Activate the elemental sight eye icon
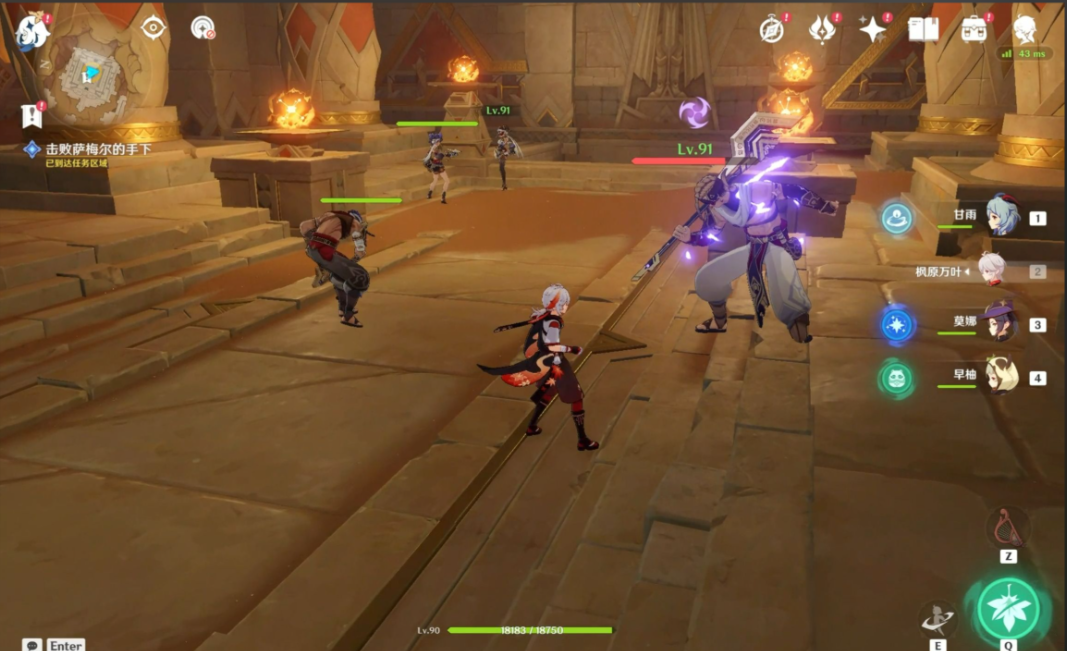This screenshot has width=1067, height=651. coord(153,27)
